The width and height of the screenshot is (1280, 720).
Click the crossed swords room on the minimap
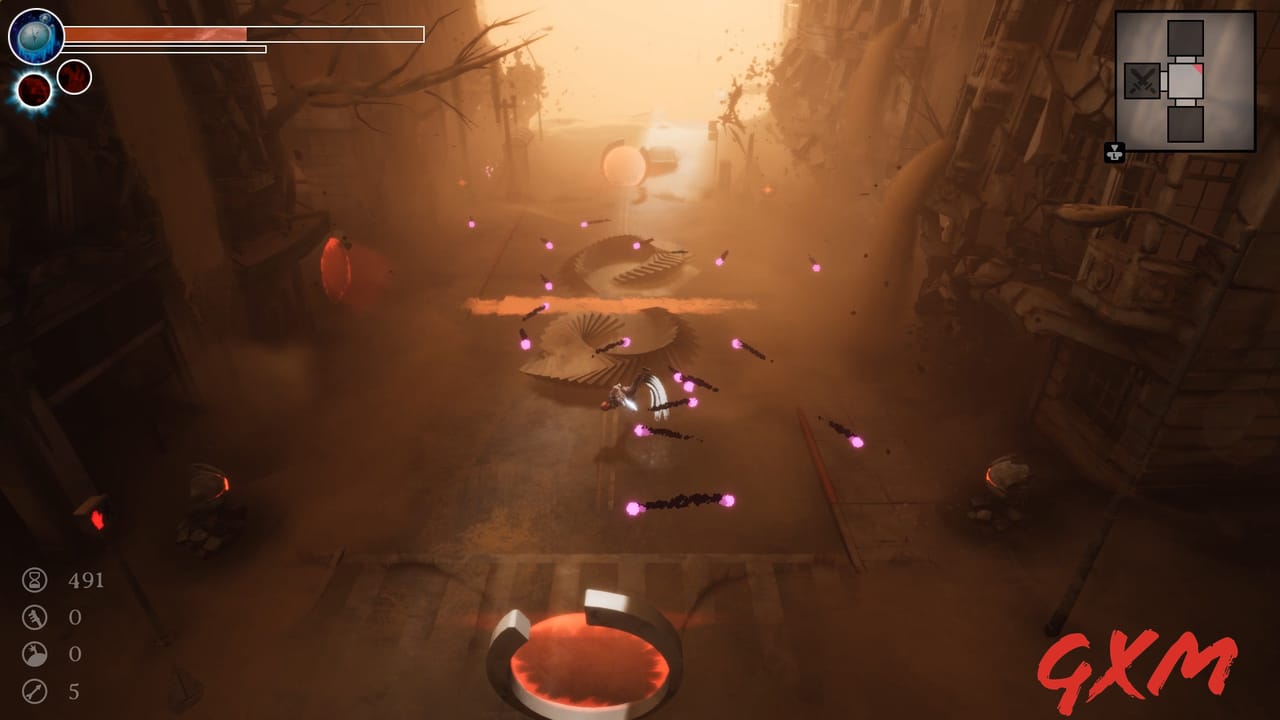[1142, 81]
